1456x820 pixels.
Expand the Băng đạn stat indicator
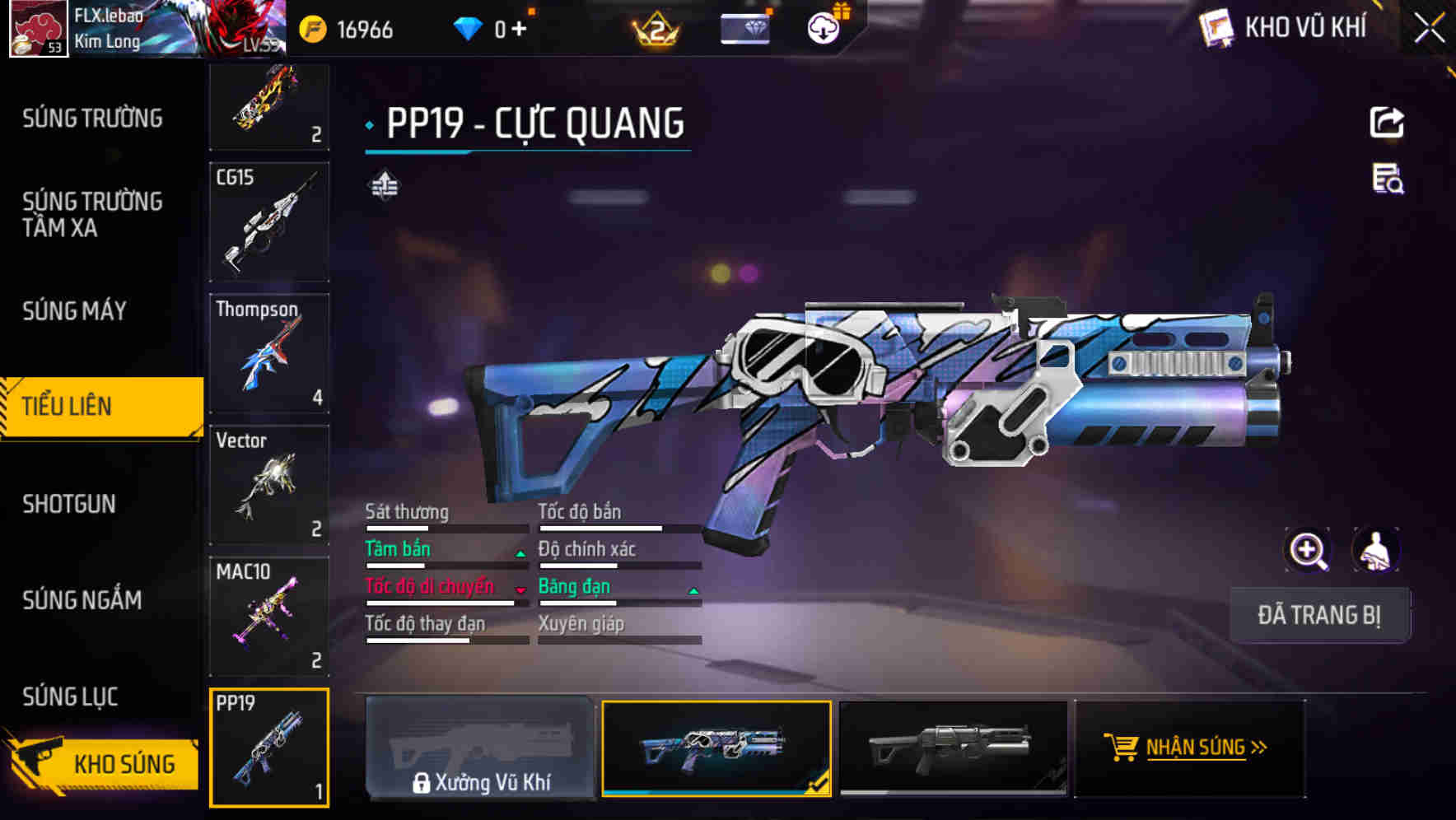(692, 589)
